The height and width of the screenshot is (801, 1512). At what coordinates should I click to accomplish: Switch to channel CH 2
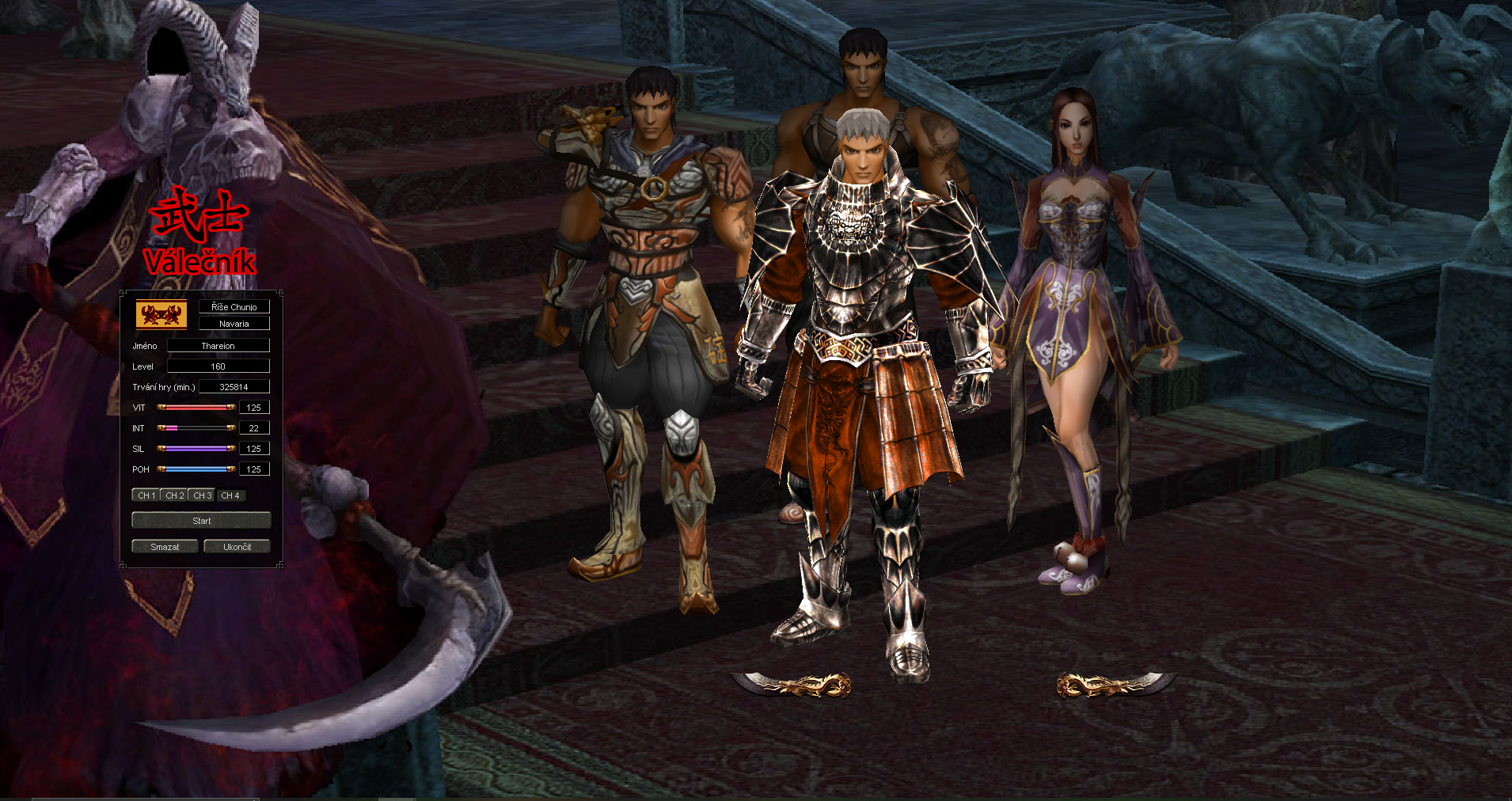(x=174, y=495)
